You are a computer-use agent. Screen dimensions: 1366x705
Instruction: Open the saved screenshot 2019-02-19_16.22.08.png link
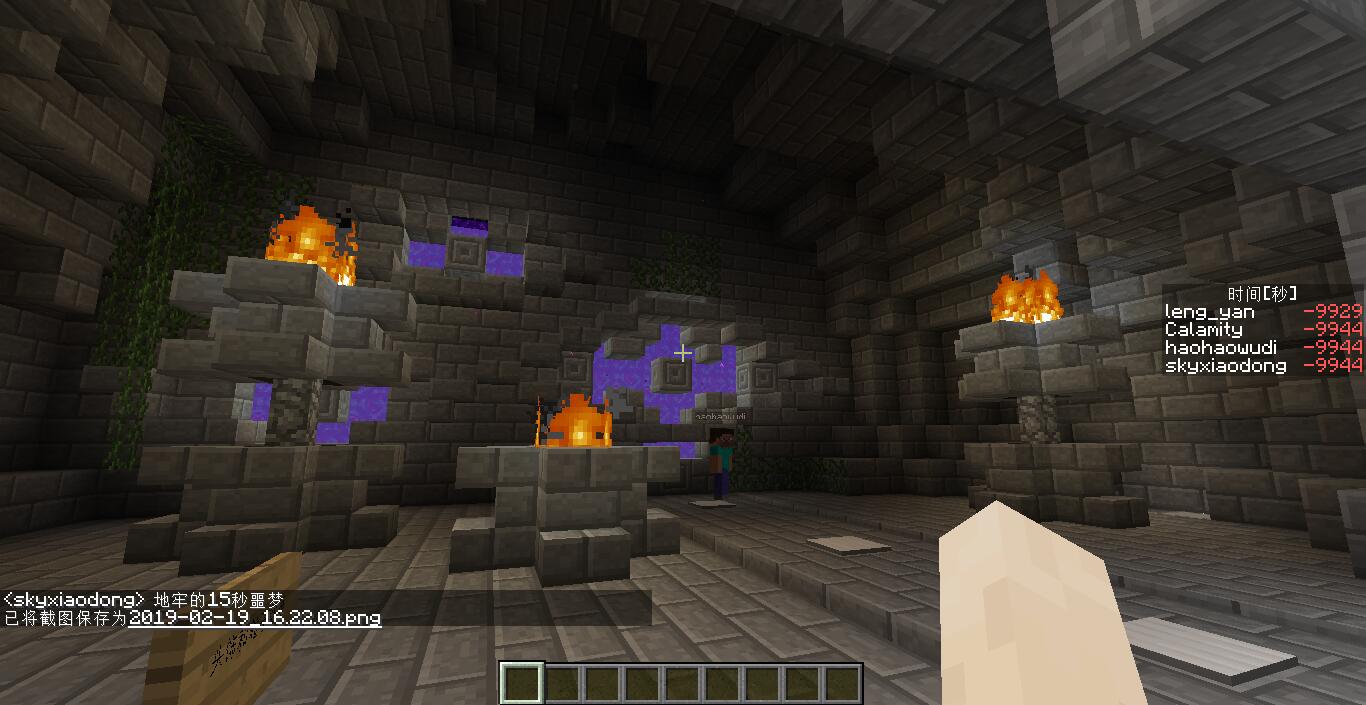(255, 618)
